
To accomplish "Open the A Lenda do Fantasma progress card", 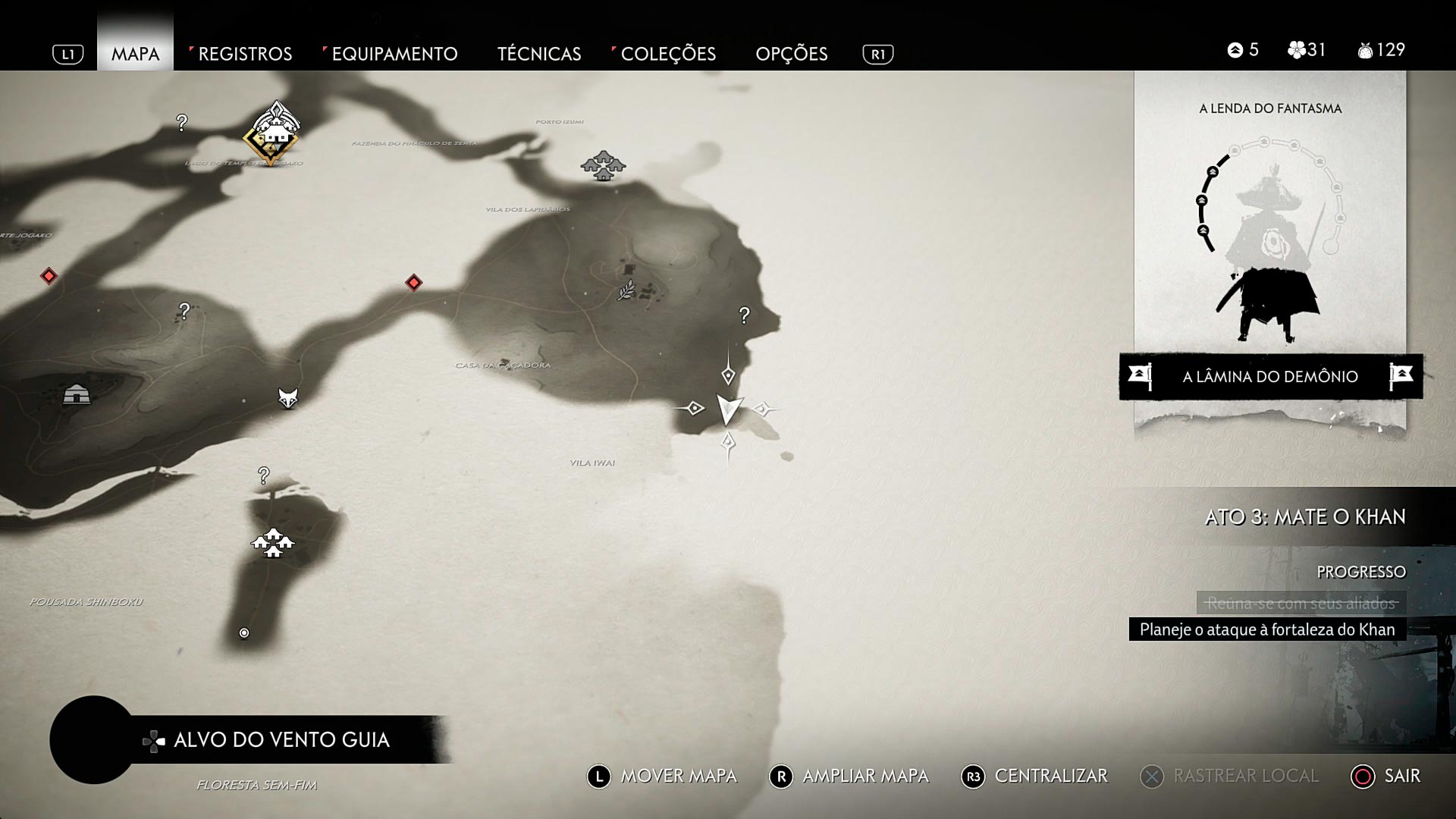I will [x=1270, y=227].
